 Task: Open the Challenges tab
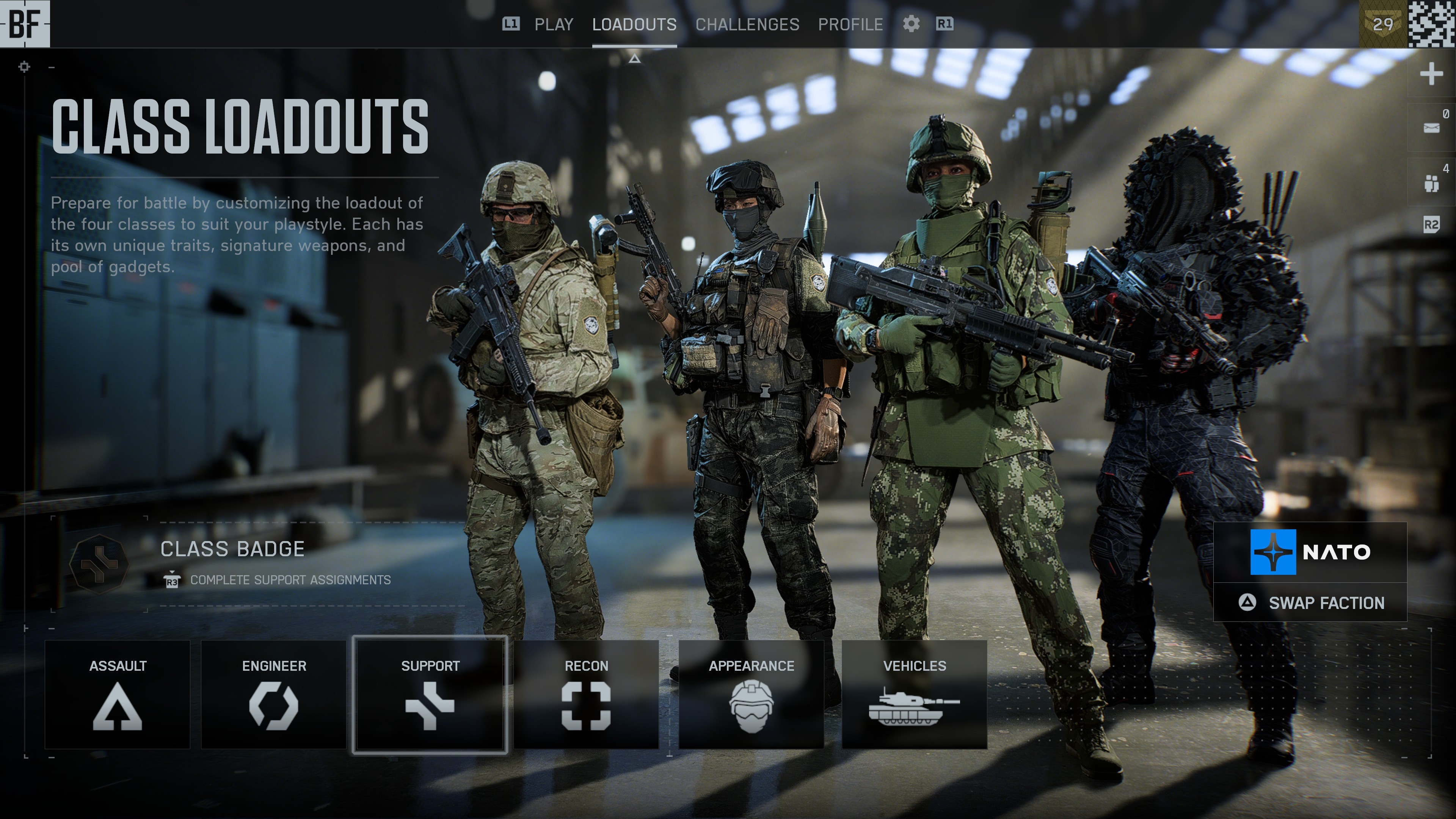pyautogui.click(x=747, y=24)
